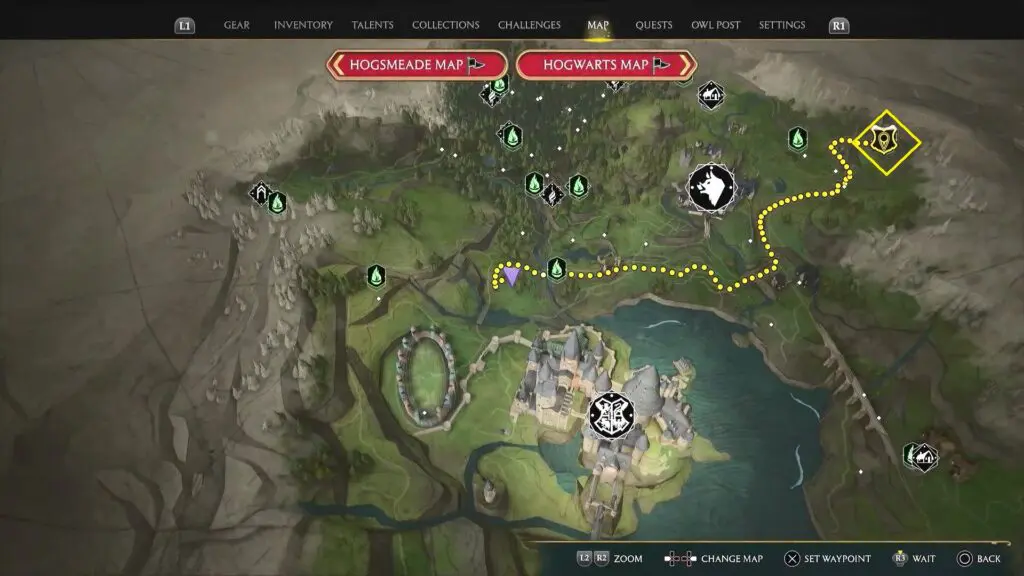This screenshot has height=576, width=1024.
Task: Select the yellow diamond quest marker
Action: (x=884, y=141)
